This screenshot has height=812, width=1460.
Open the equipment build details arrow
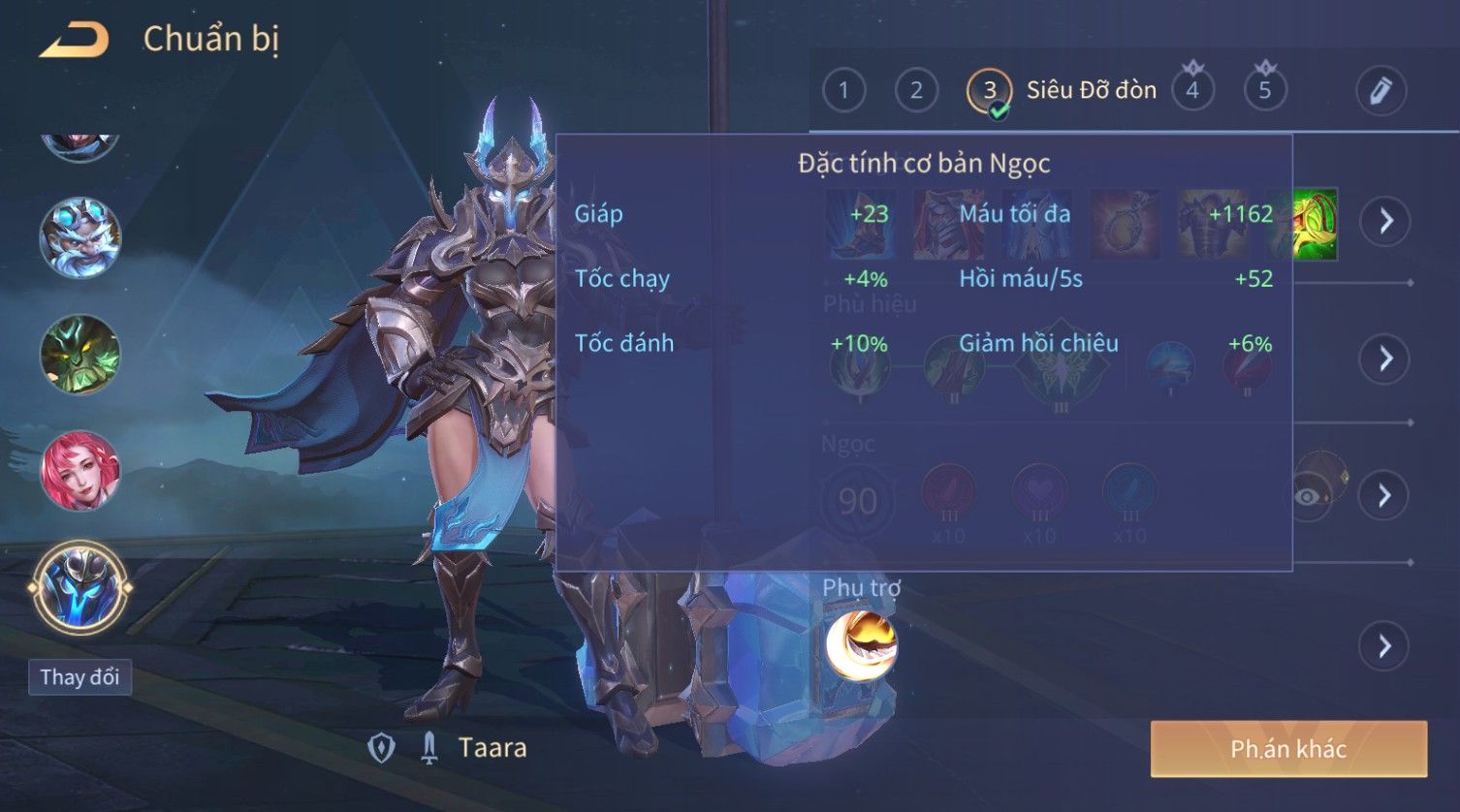coord(1384,221)
